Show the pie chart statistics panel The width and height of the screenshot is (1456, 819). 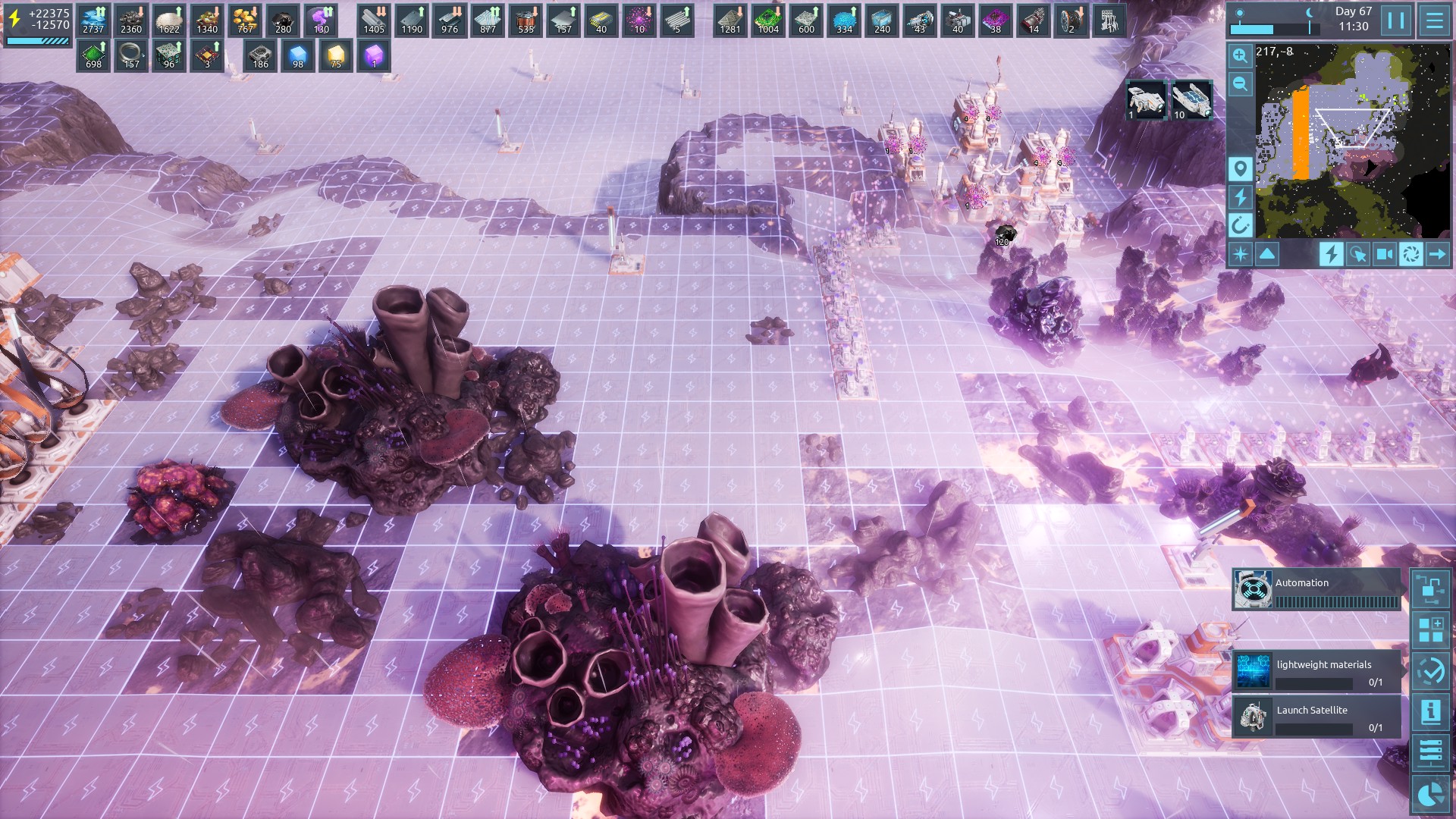1430,793
